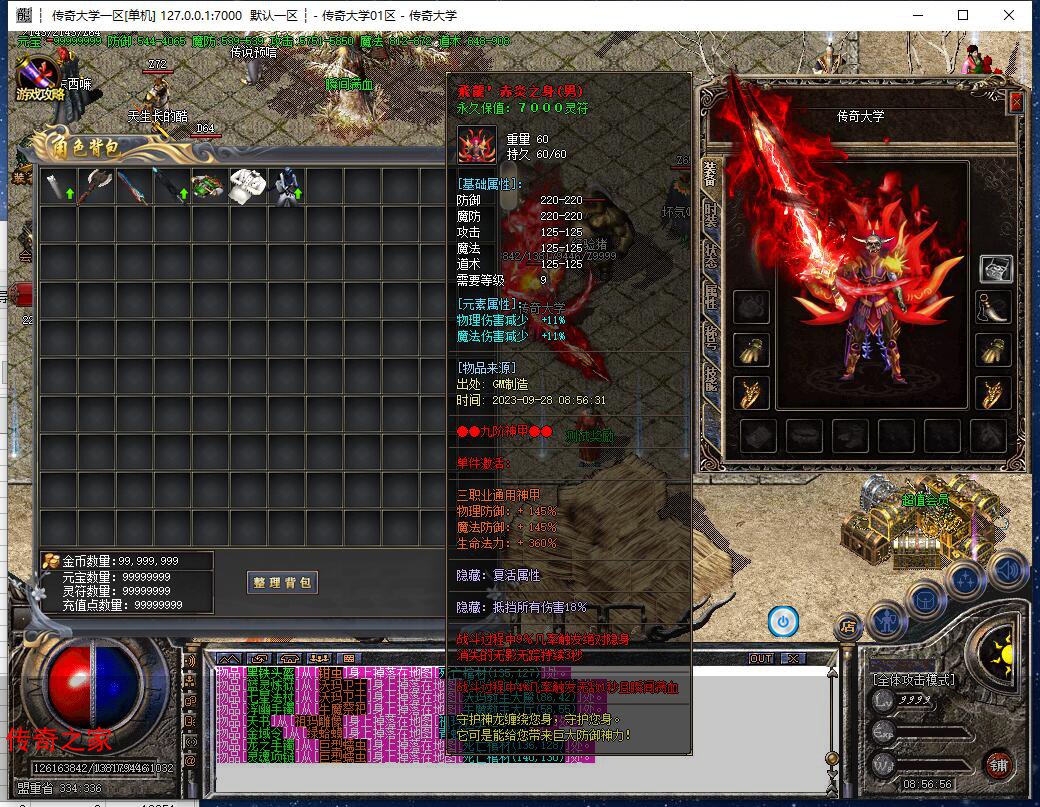Click the OUT button on chat bar

(761, 658)
